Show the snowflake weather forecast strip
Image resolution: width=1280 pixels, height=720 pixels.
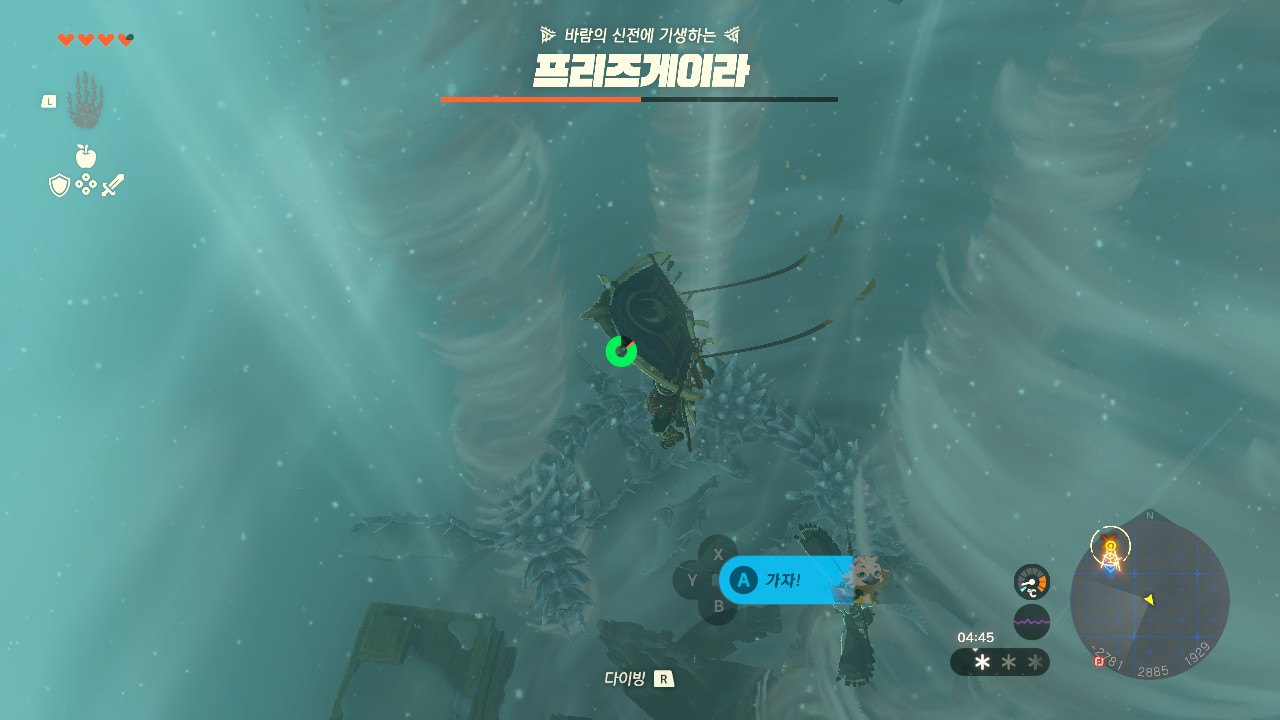(1000, 662)
